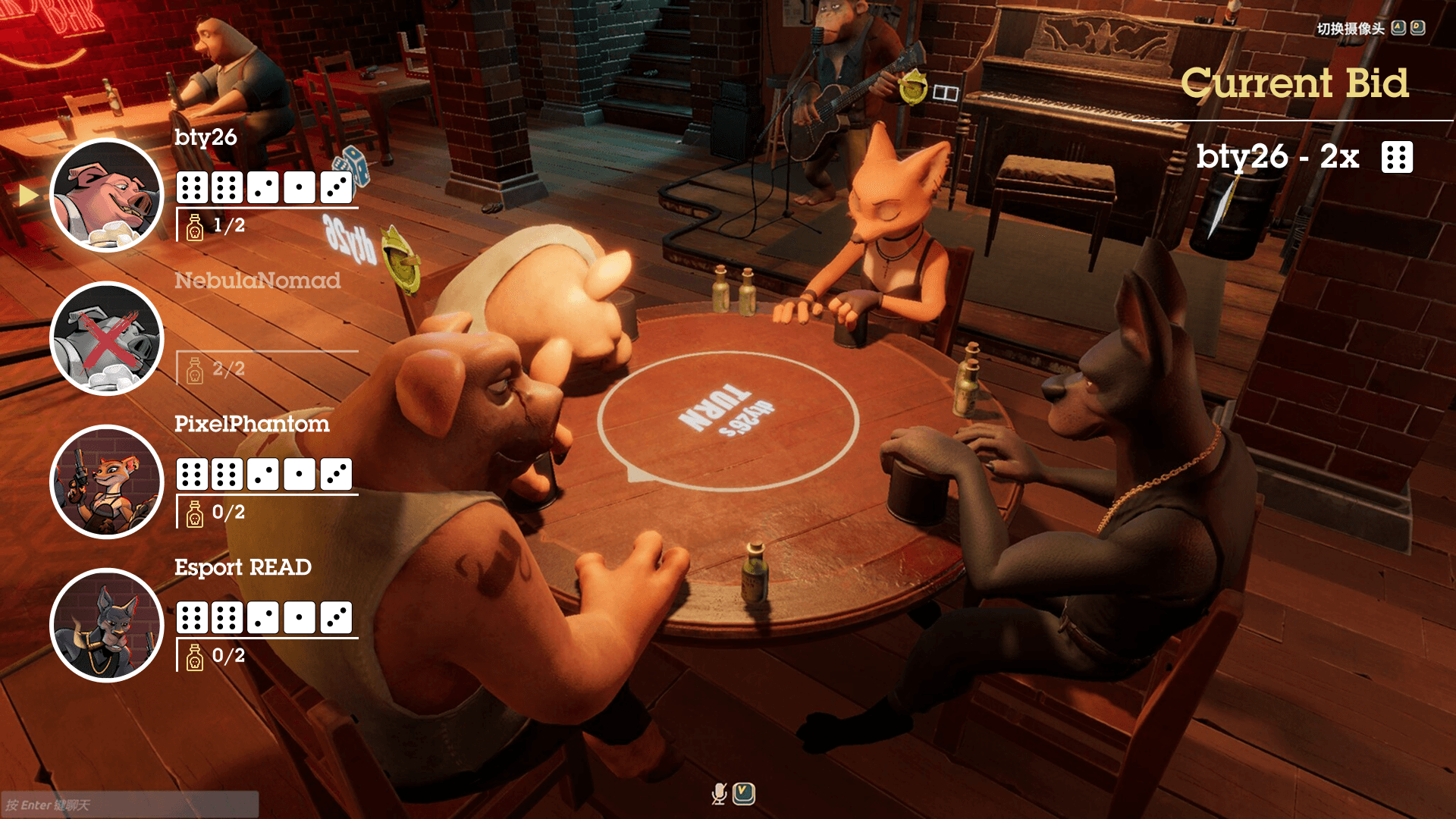Select Esport READ's dog avatar portrait
1456x819 pixels.
click(x=107, y=626)
